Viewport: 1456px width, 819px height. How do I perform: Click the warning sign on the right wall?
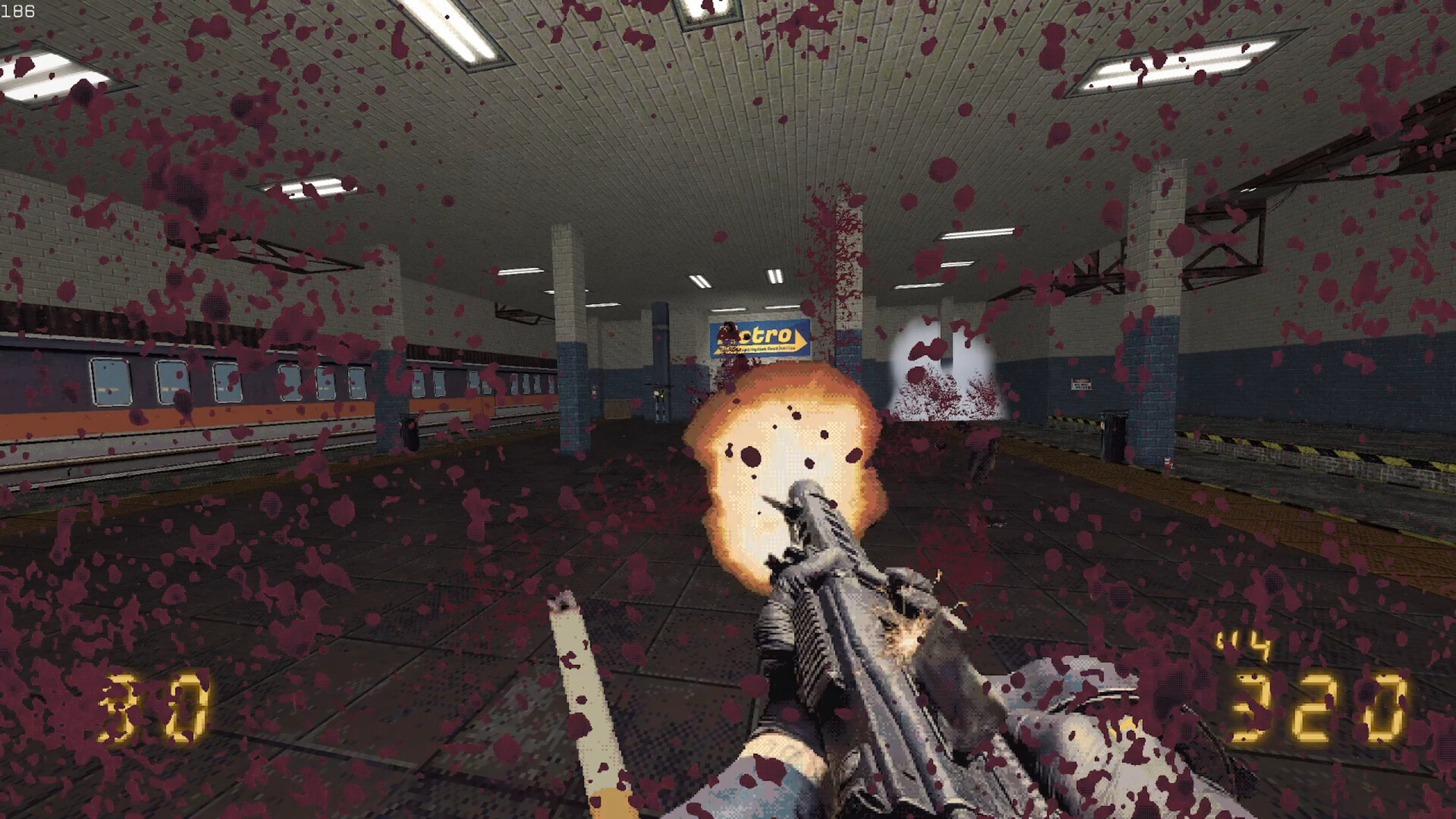coord(1081,383)
